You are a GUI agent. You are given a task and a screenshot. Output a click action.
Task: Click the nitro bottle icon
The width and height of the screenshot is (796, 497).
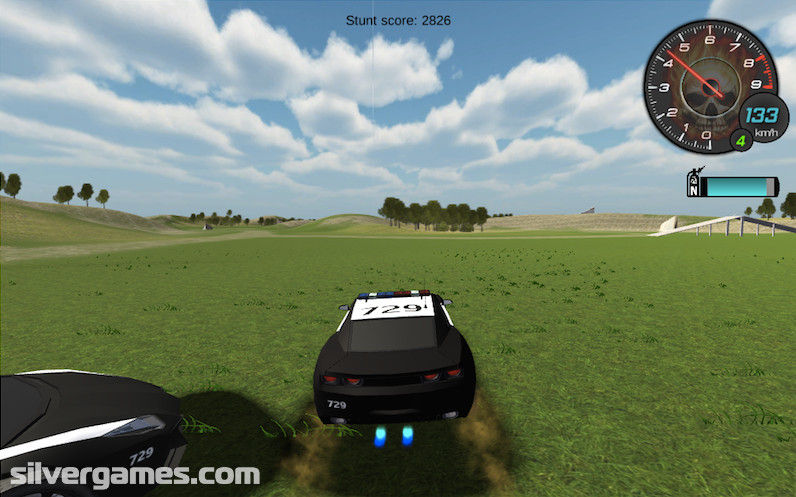(x=693, y=184)
